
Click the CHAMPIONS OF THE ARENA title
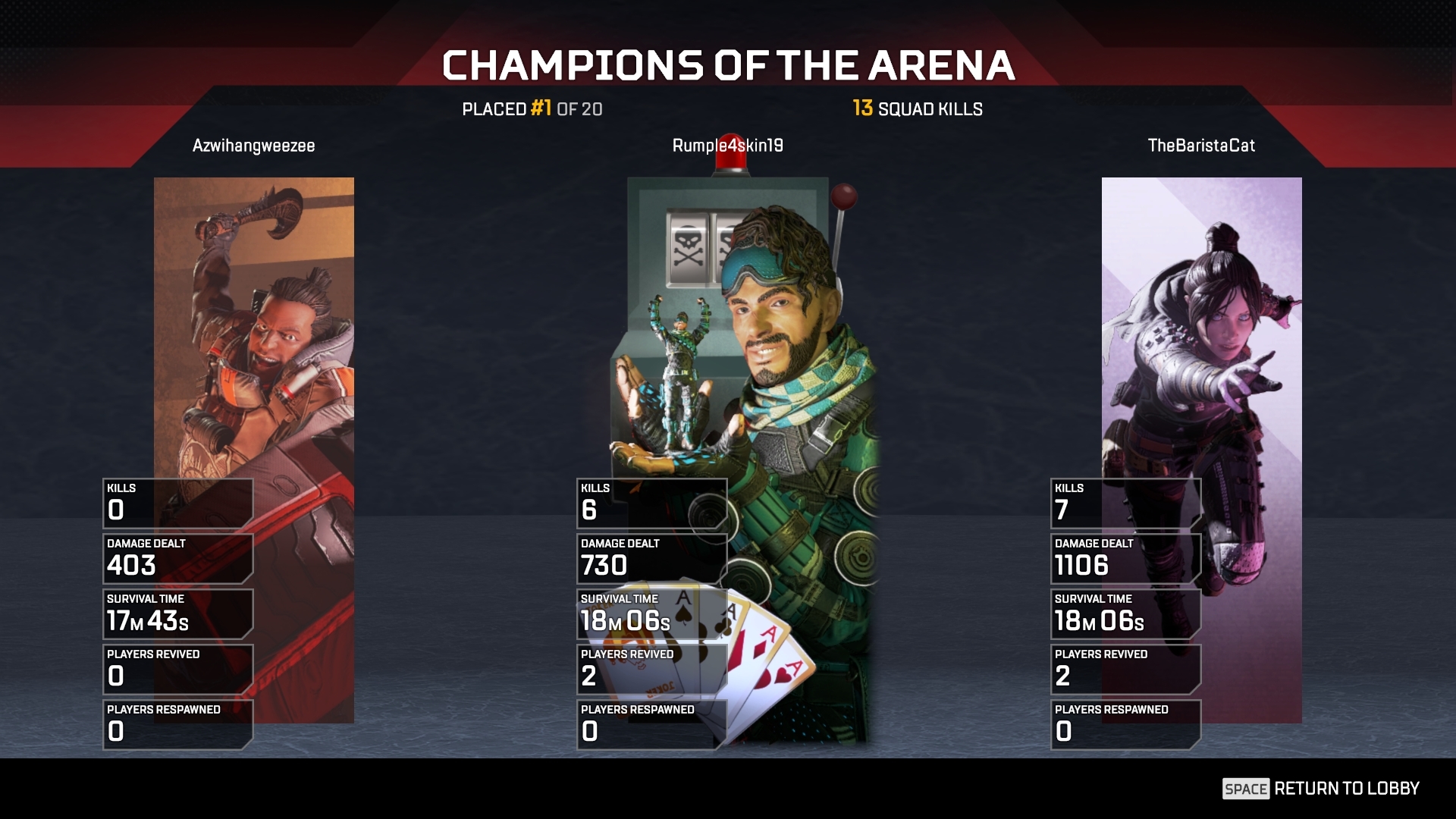tap(728, 66)
